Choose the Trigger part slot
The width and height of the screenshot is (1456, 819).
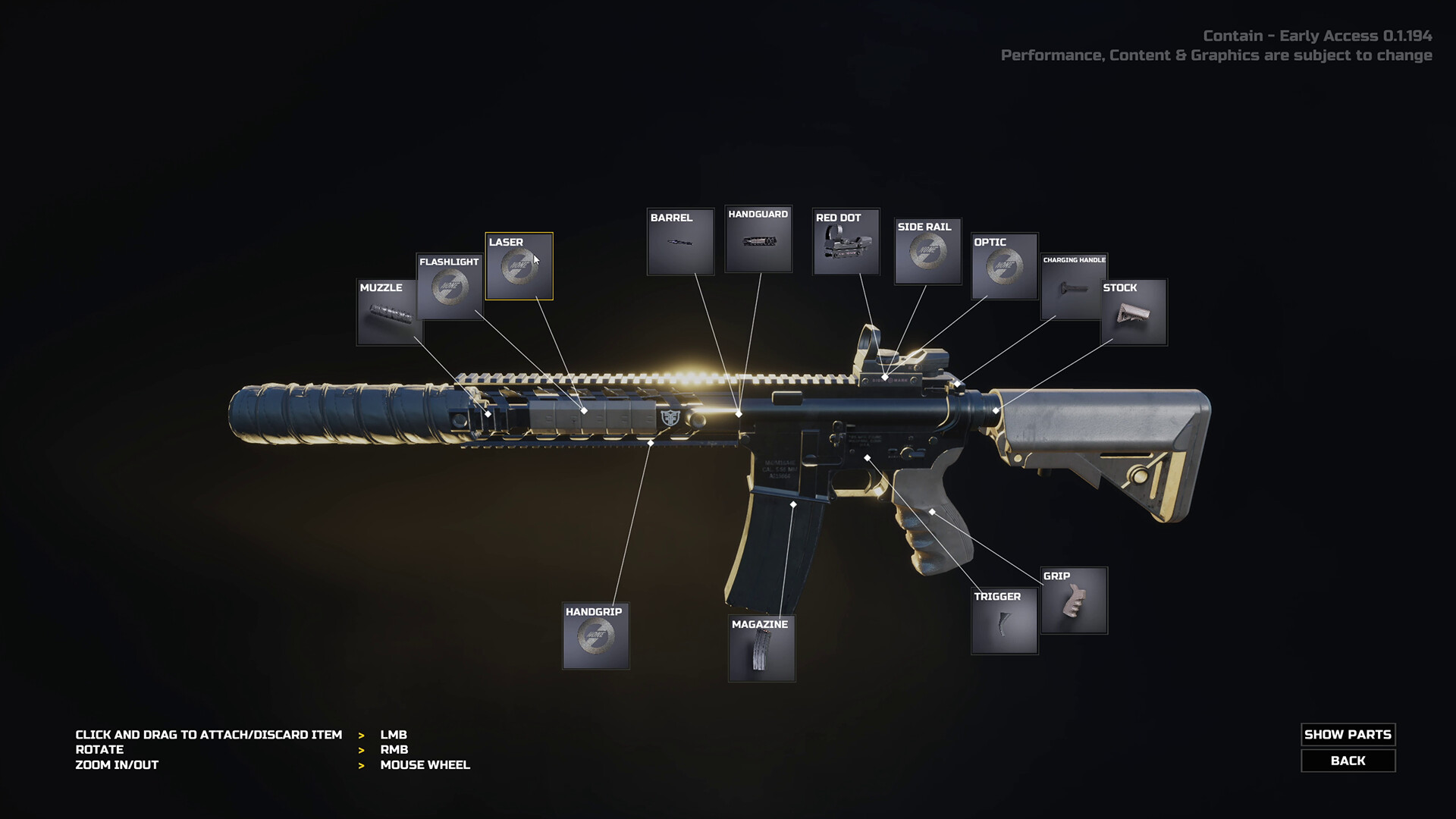[x=1004, y=622]
